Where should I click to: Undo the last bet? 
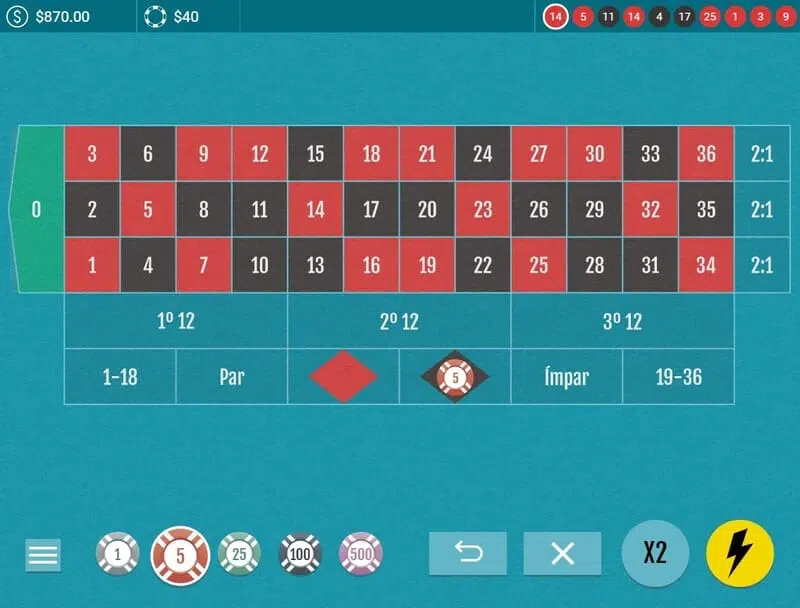(468, 553)
